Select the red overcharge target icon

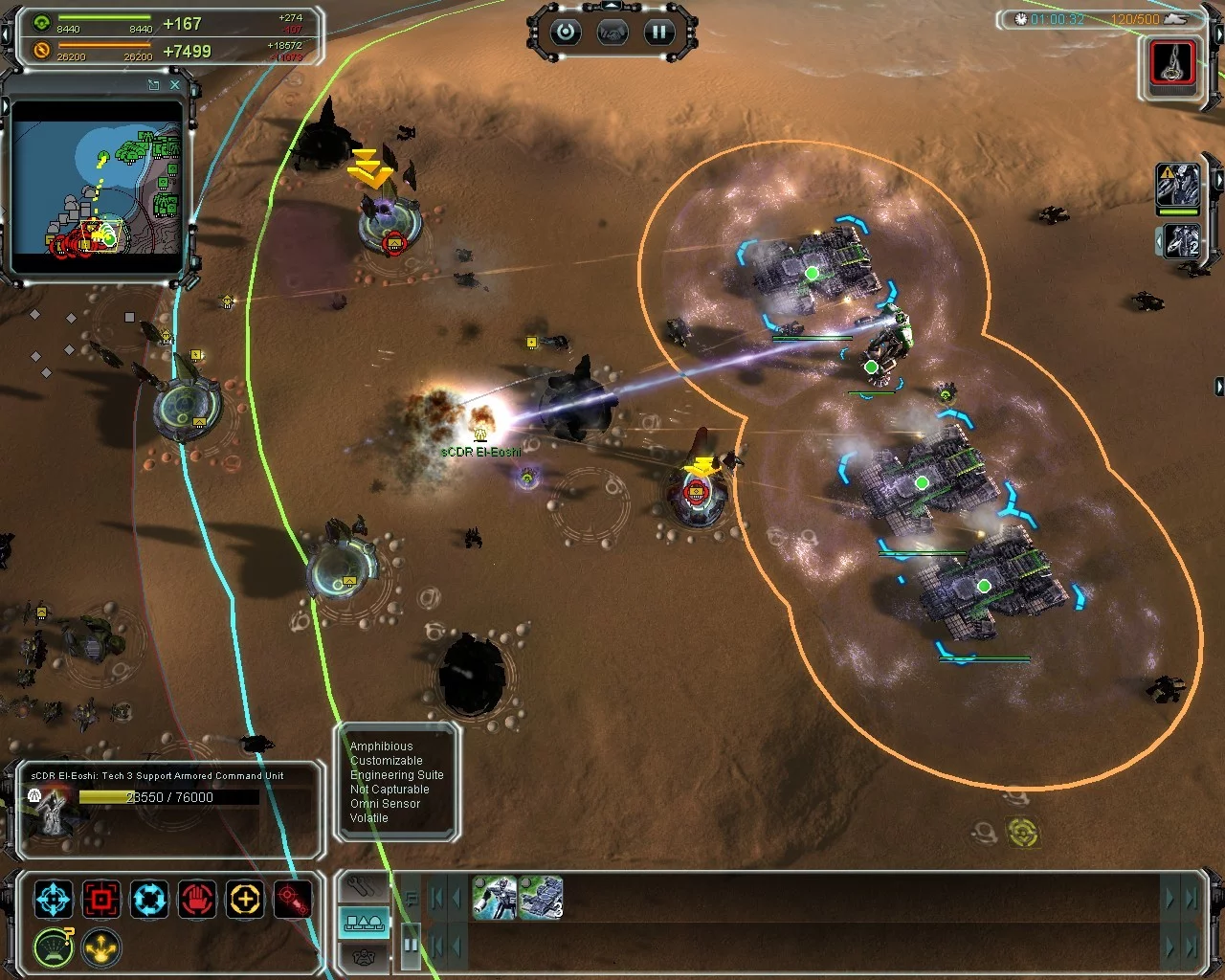[293, 900]
